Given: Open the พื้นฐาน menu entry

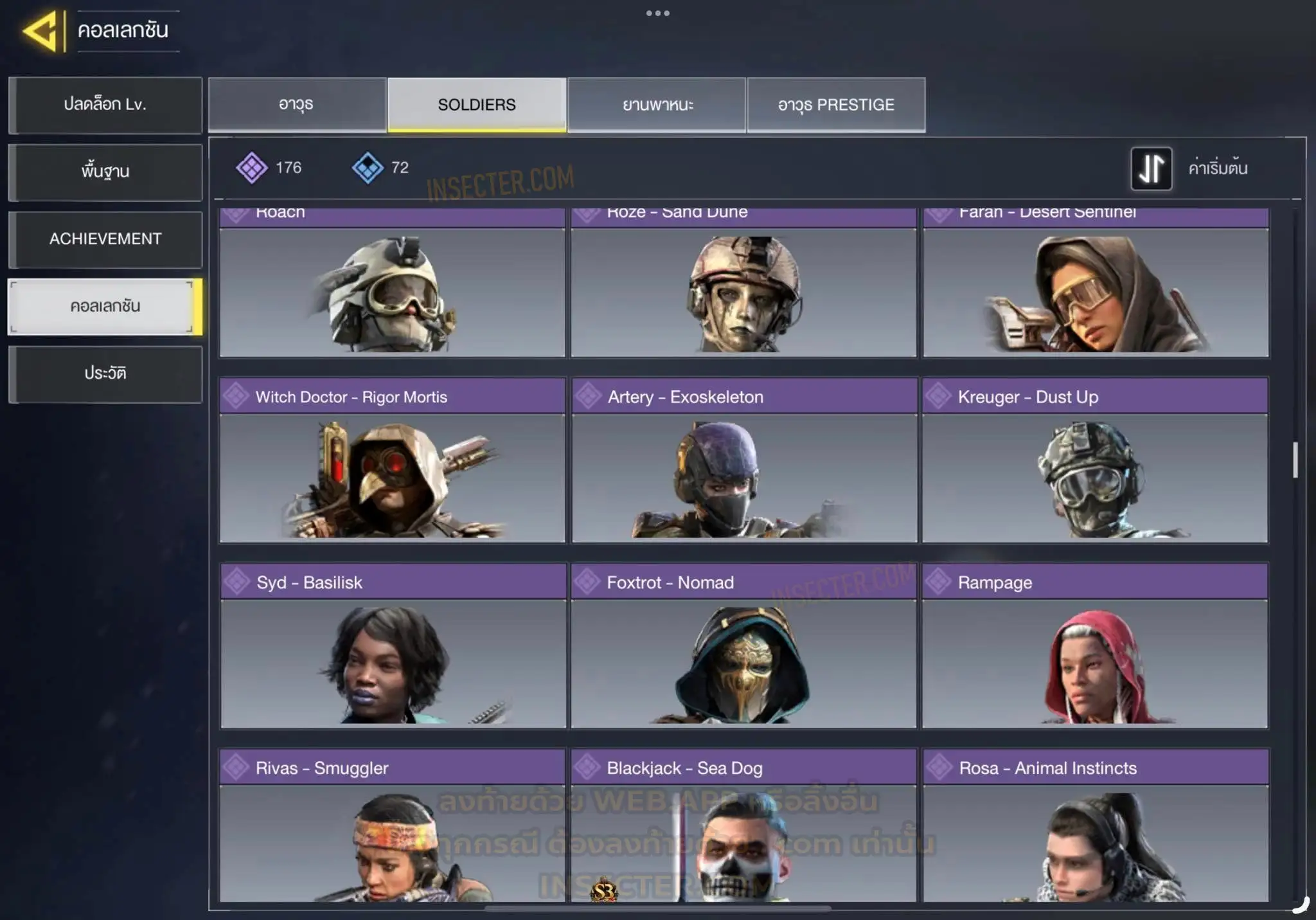Looking at the screenshot, I should pos(105,172).
